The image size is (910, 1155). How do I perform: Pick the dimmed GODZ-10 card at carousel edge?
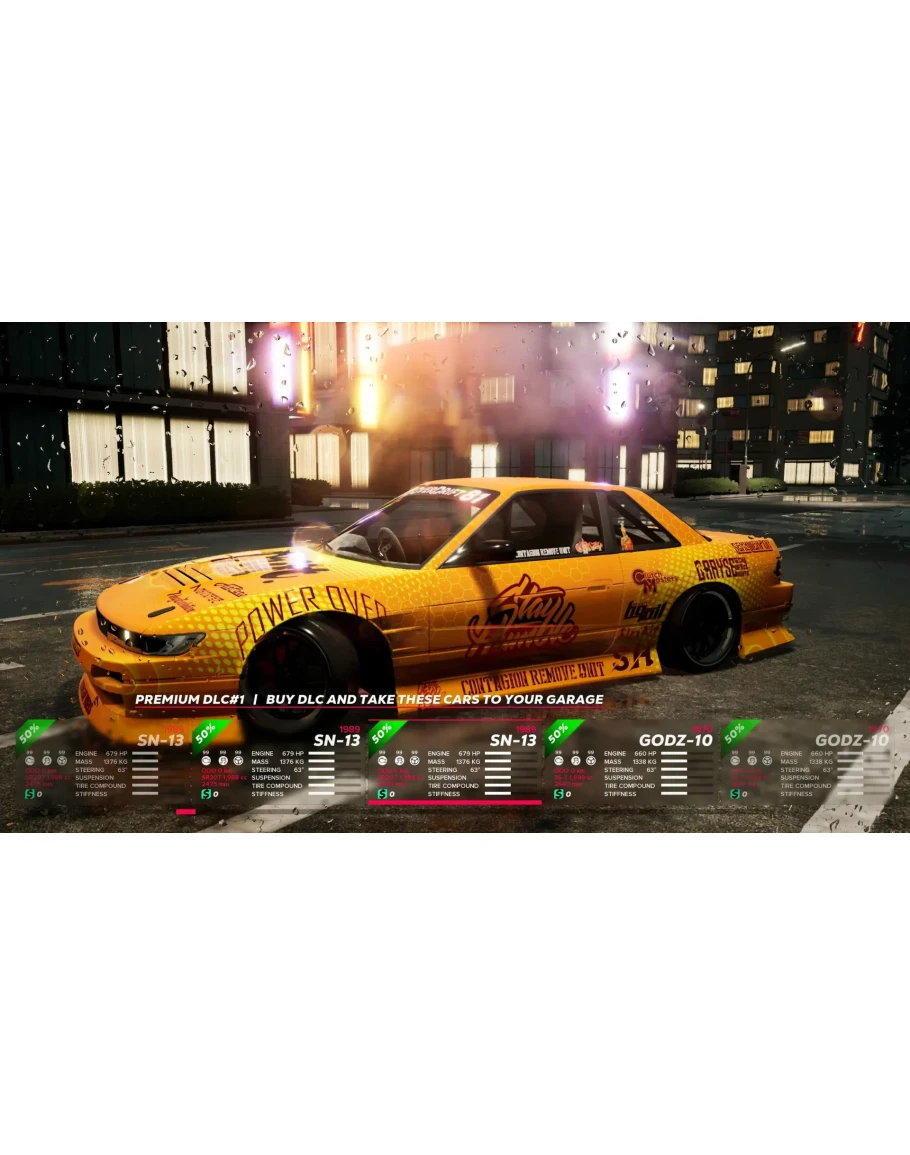[806, 763]
